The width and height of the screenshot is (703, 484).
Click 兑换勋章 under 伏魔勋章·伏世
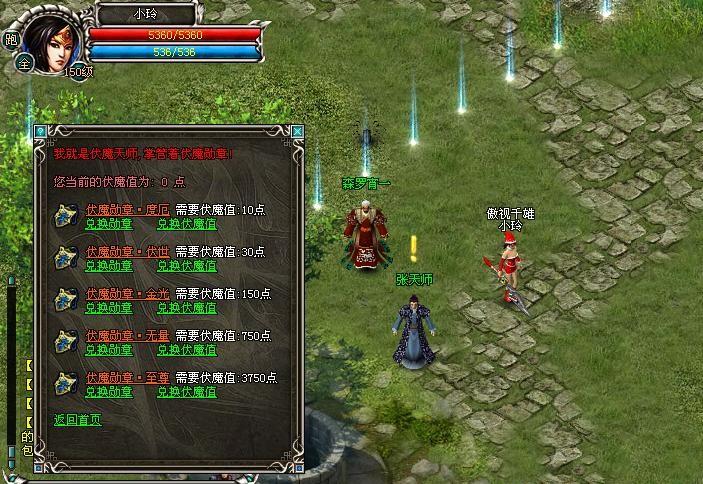[109, 266]
